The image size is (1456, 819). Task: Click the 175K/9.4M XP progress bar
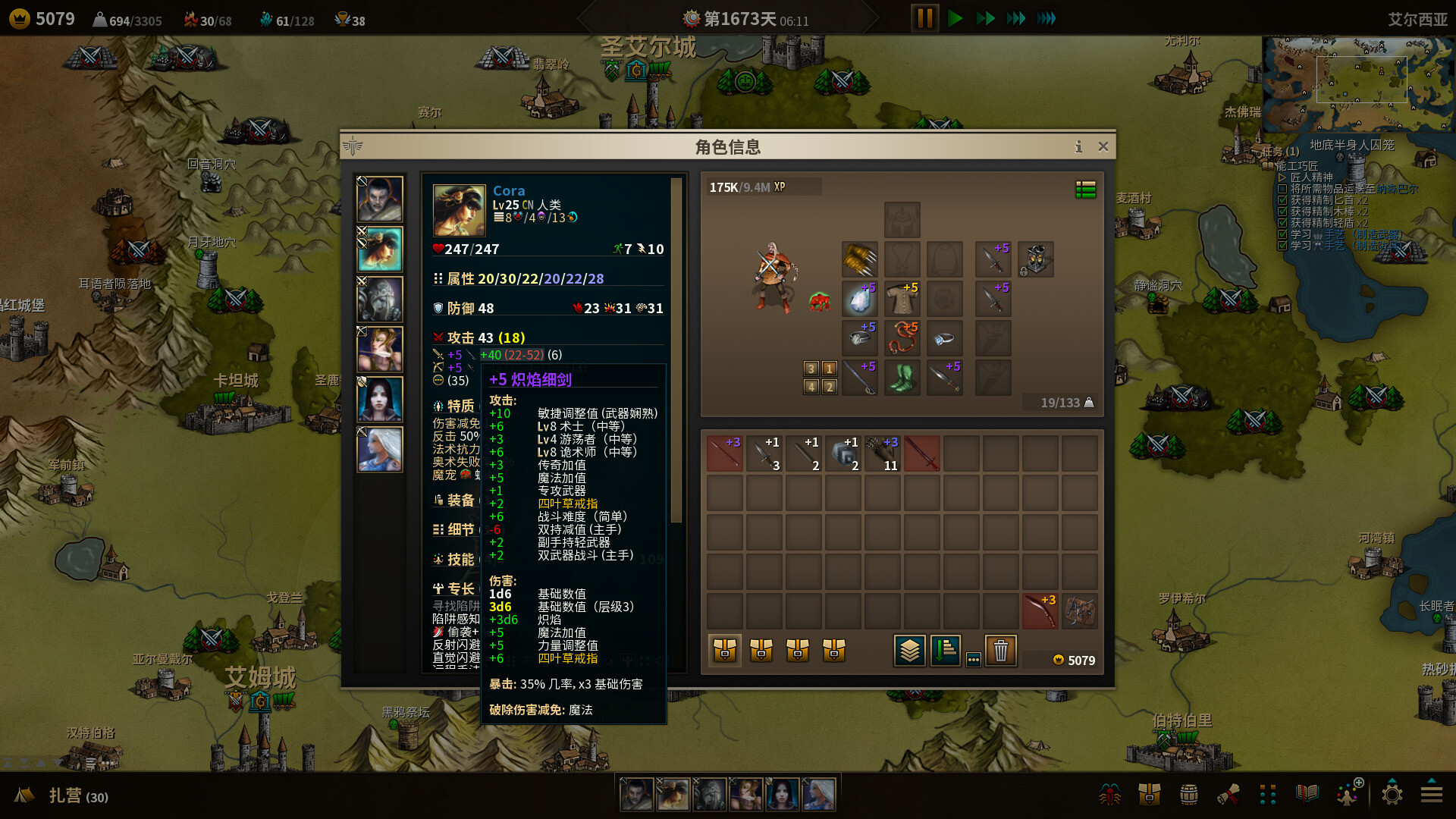pos(762,187)
